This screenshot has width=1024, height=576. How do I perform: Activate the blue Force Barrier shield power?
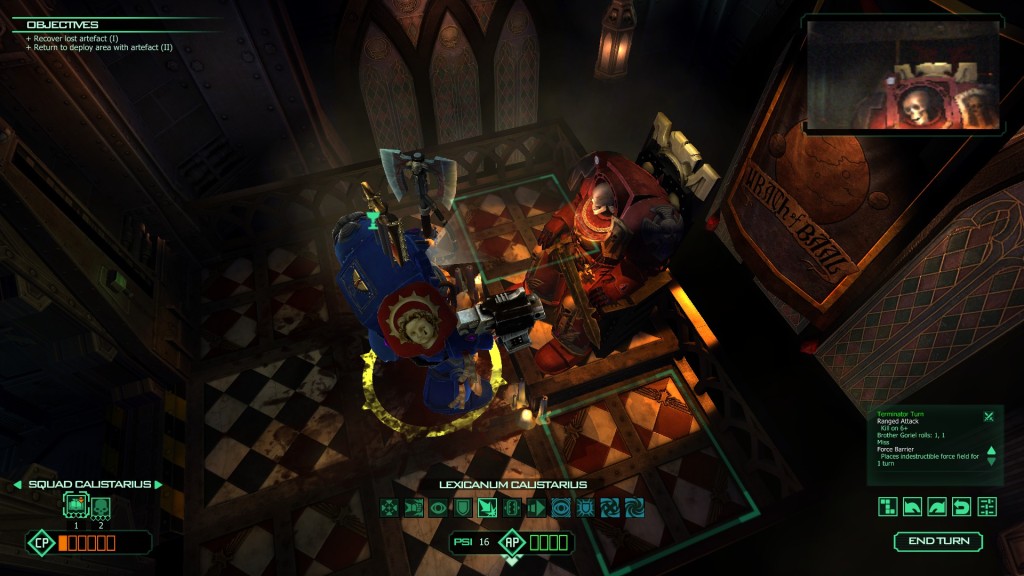tap(586, 507)
